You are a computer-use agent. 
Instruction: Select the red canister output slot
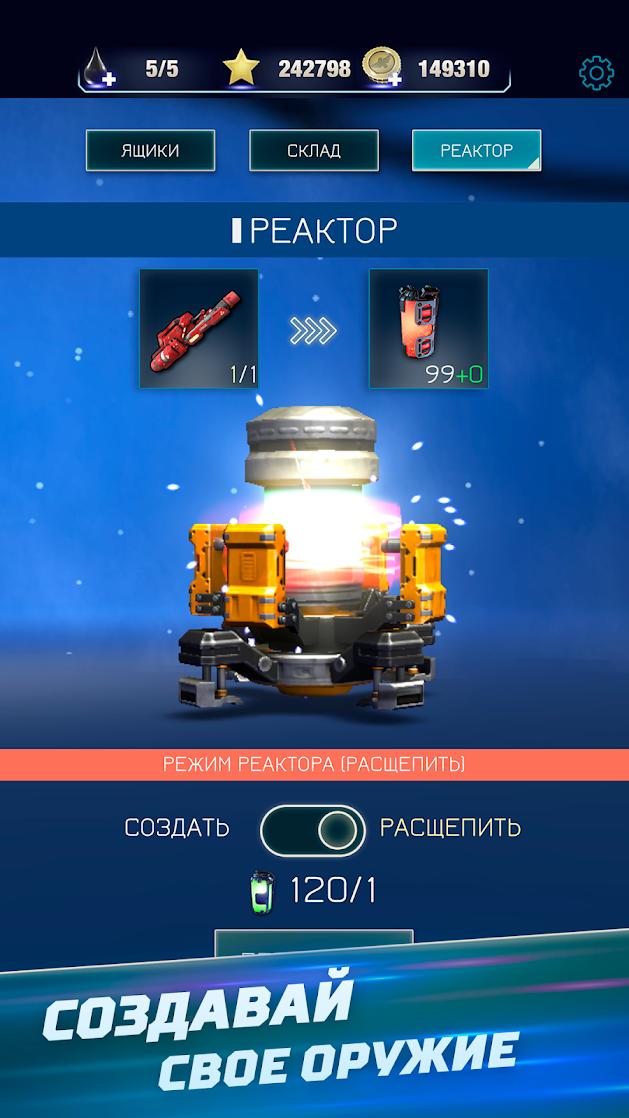tap(428, 328)
